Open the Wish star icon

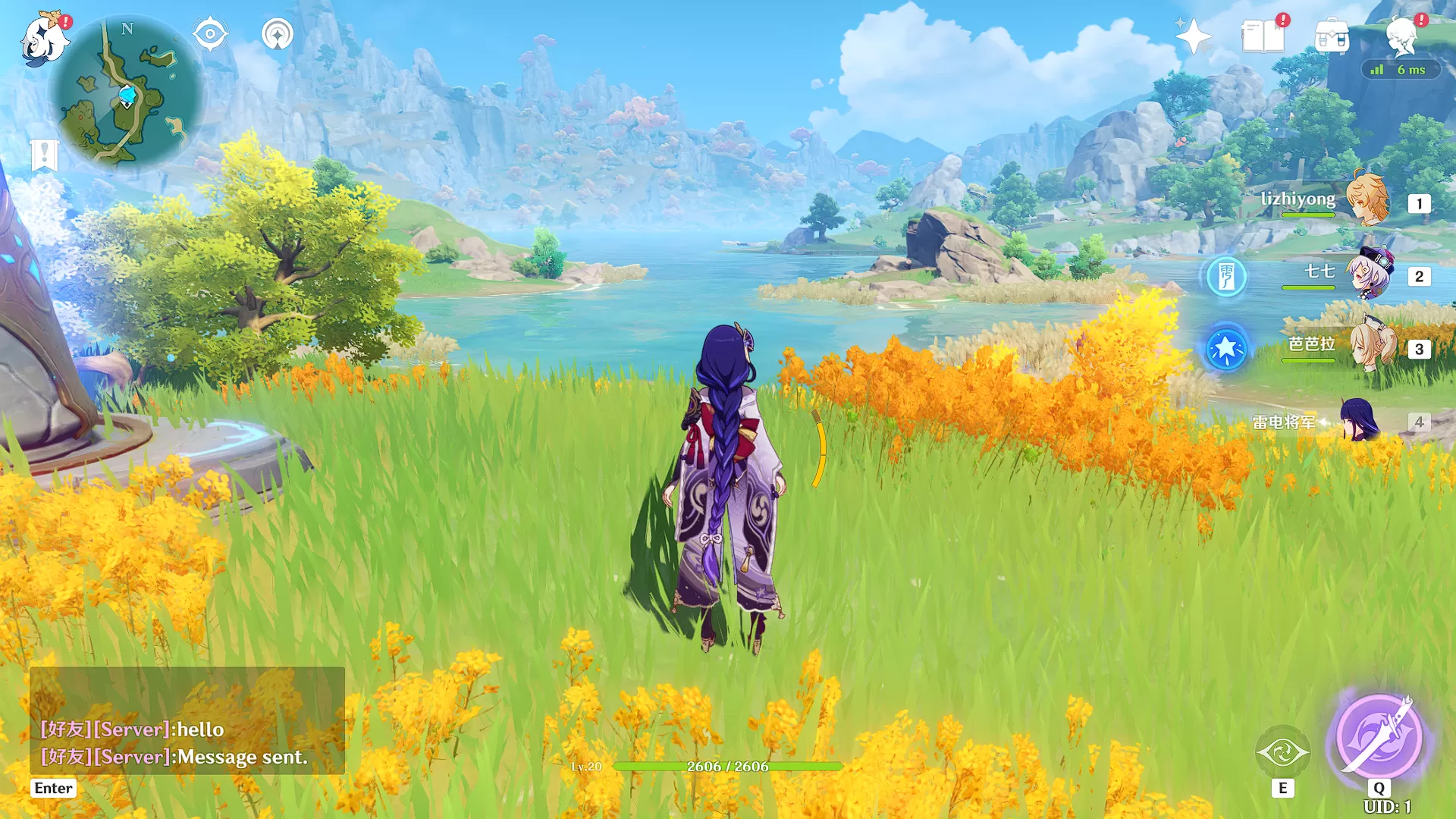(1193, 36)
